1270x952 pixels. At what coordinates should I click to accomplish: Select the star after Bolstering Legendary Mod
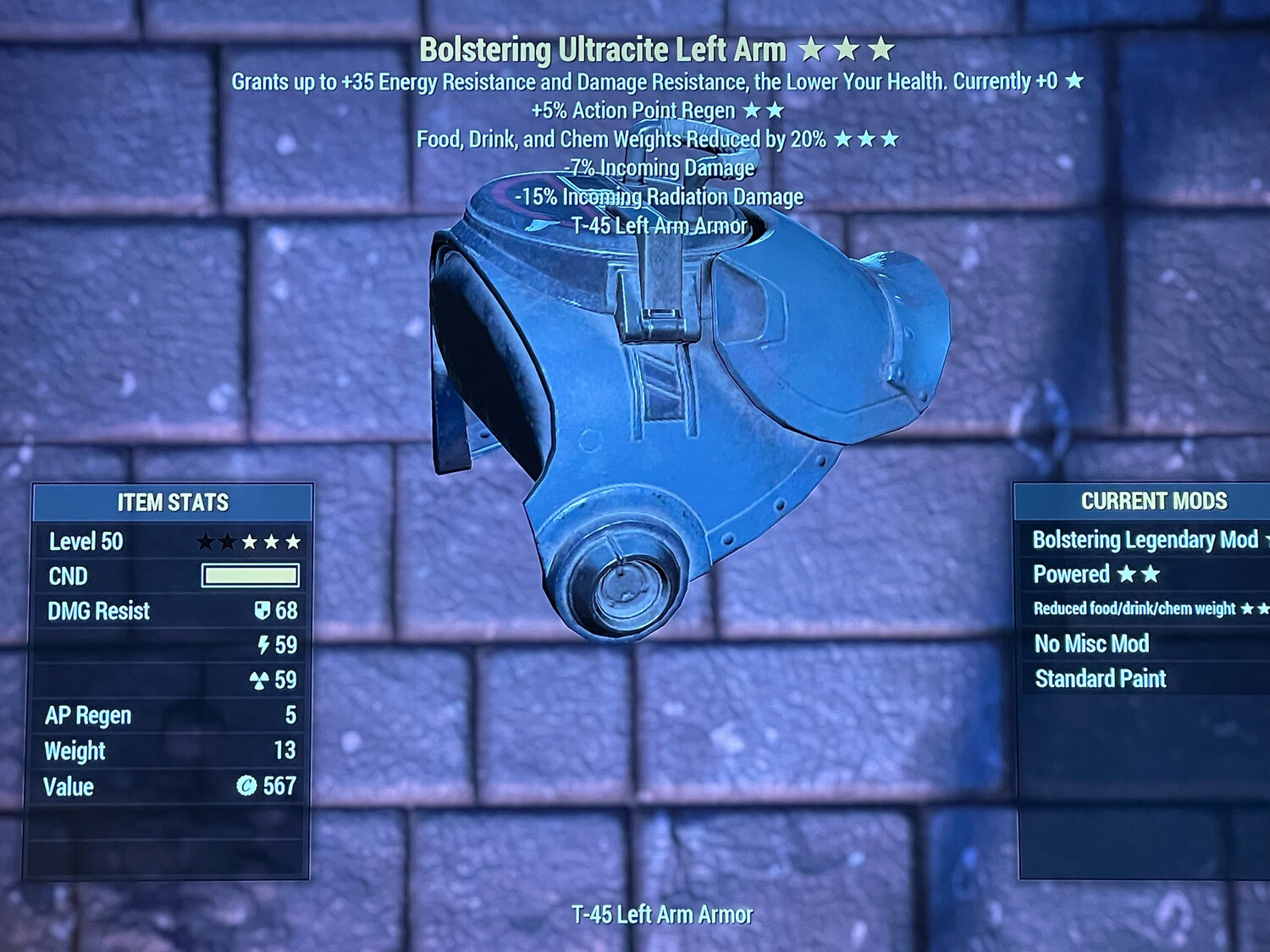pyautogui.click(x=1268, y=539)
